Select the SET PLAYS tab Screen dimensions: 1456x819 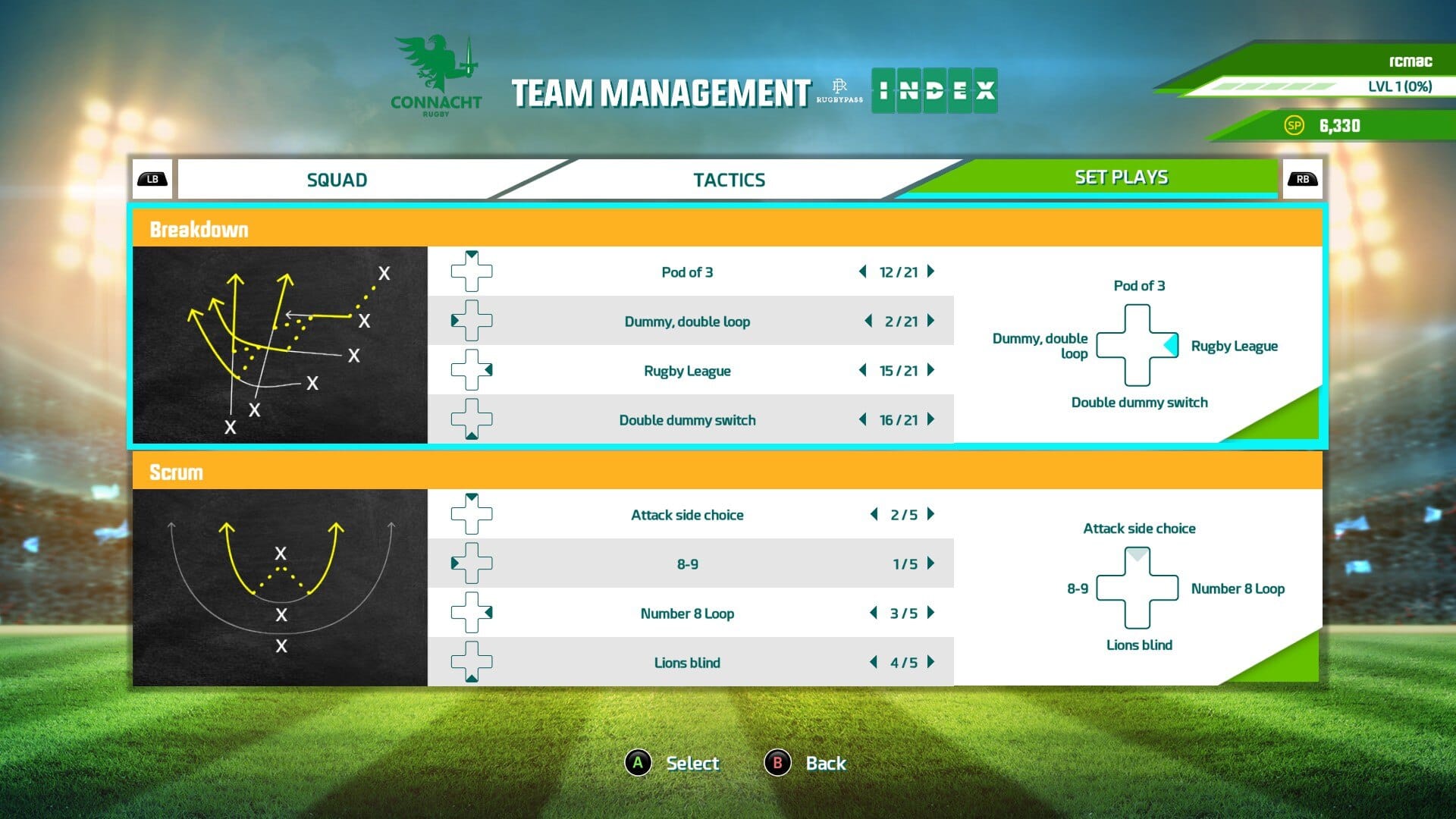click(x=1120, y=177)
